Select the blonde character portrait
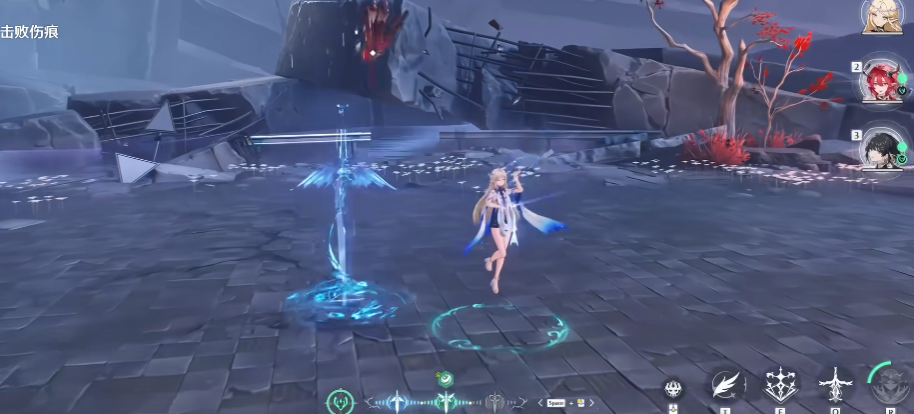This screenshot has height=414, width=914. [881, 15]
